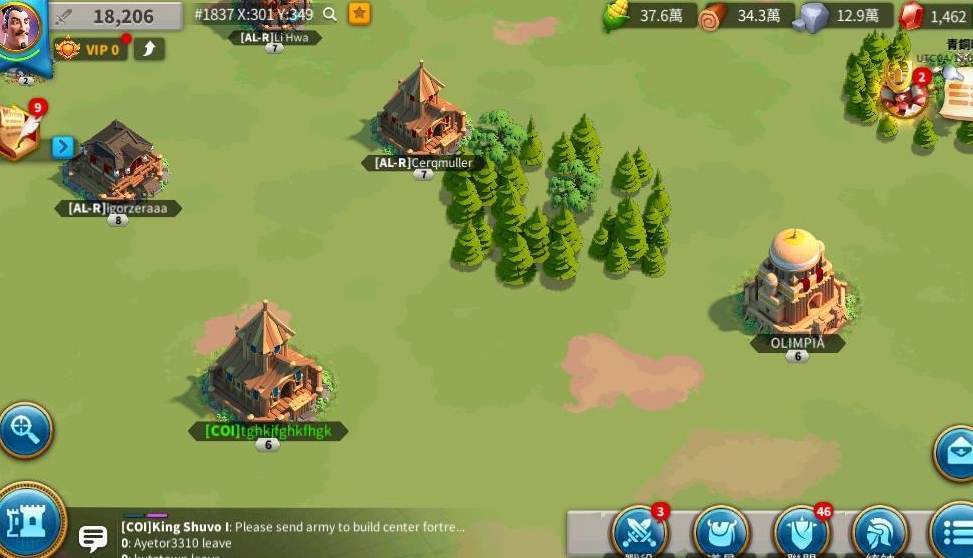Open the star bookmarks button
Image resolution: width=973 pixels, height=558 pixels.
tap(360, 14)
